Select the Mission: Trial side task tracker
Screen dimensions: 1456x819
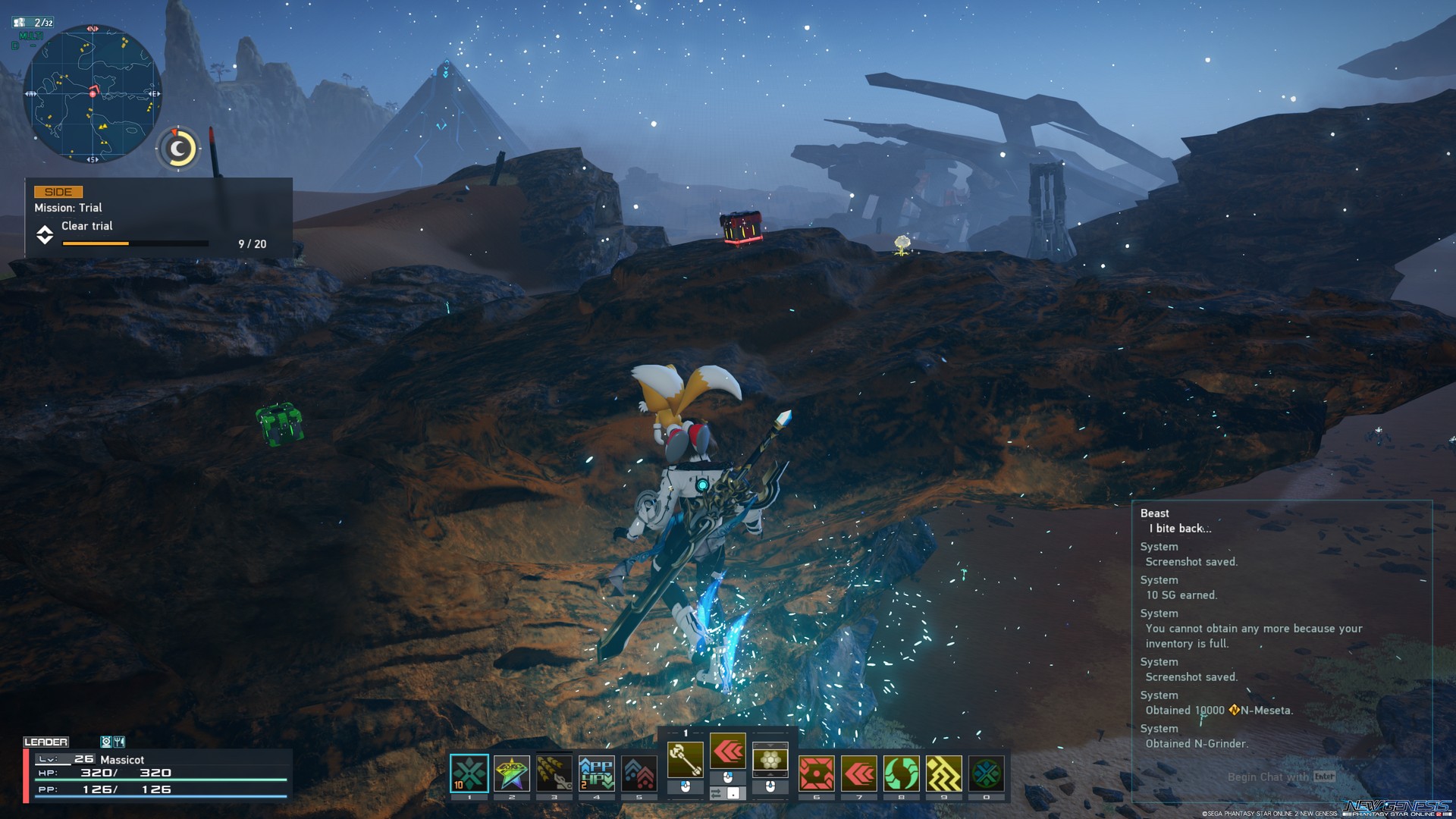158,218
